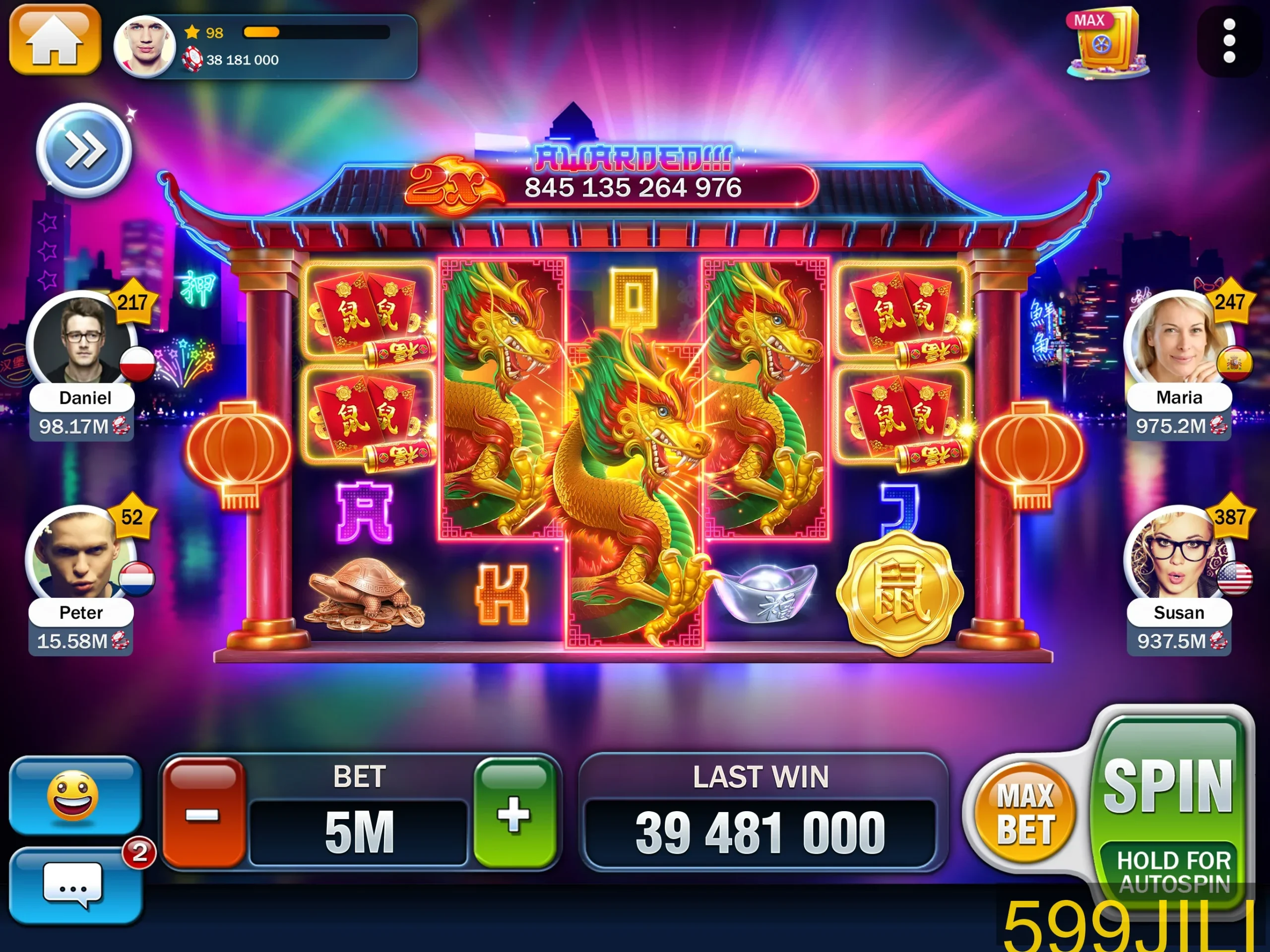Open the MAX safe vault icon
The height and width of the screenshot is (952, 1270).
tap(1106, 44)
